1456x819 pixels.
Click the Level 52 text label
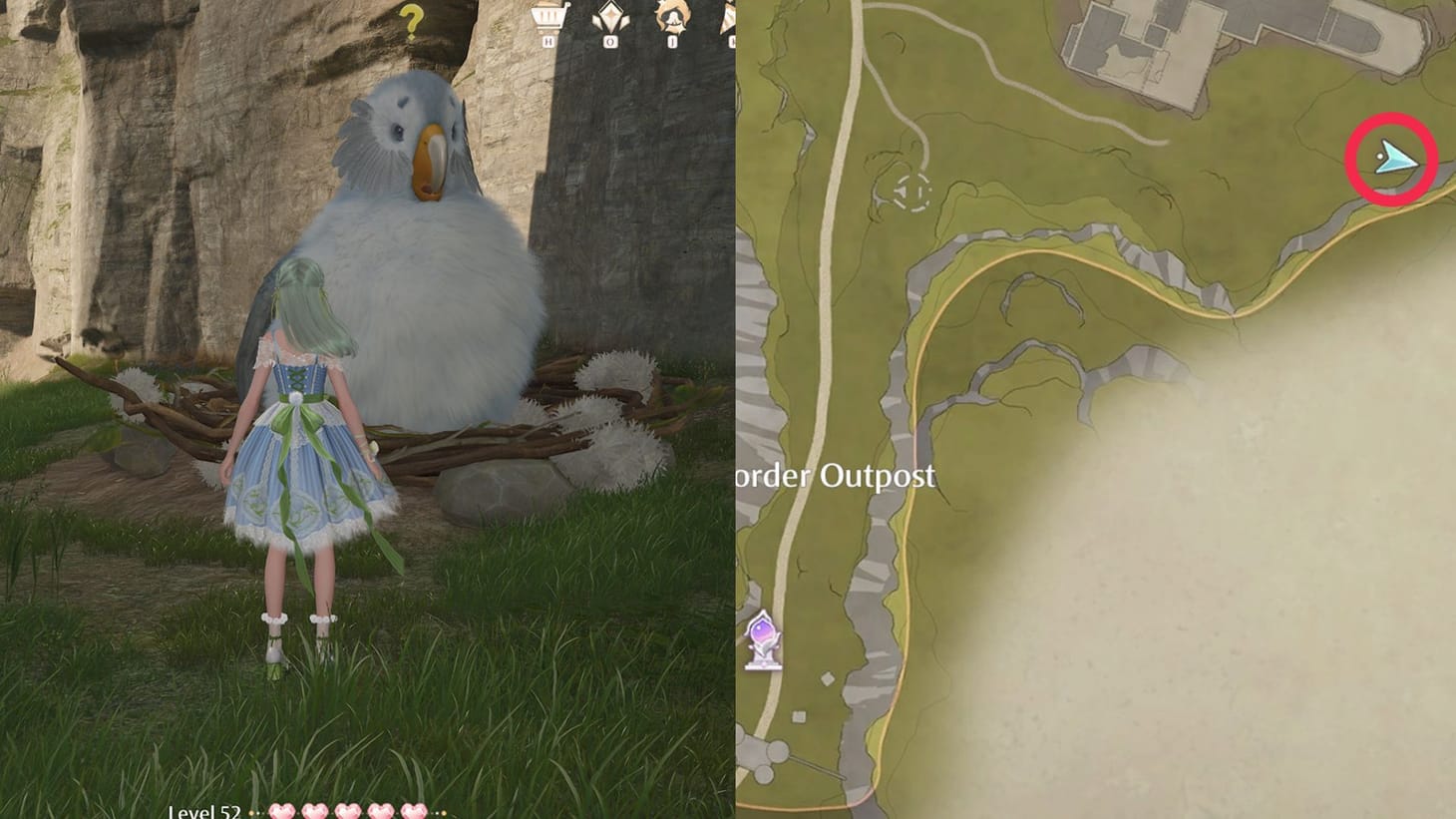(x=206, y=810)
